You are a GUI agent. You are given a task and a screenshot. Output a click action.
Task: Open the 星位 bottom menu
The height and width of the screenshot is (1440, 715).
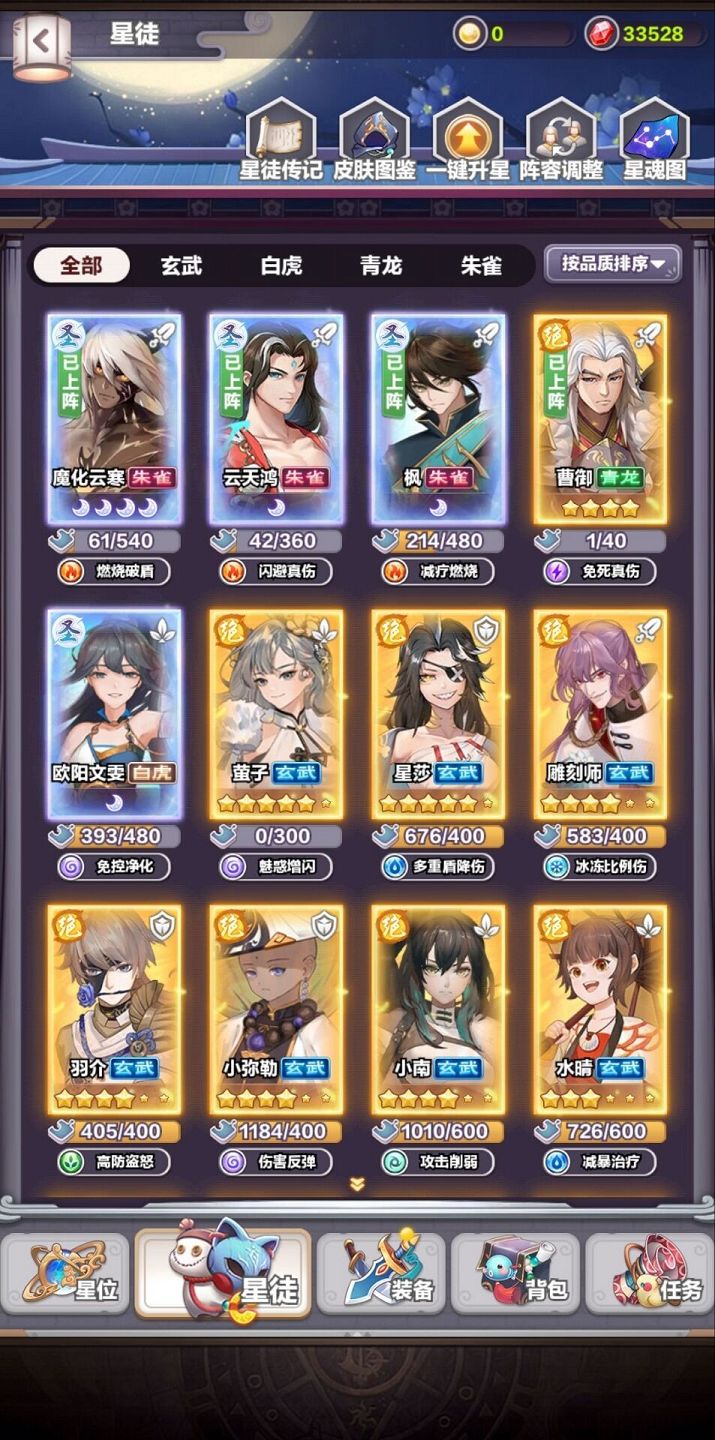tap(66, 1273)
